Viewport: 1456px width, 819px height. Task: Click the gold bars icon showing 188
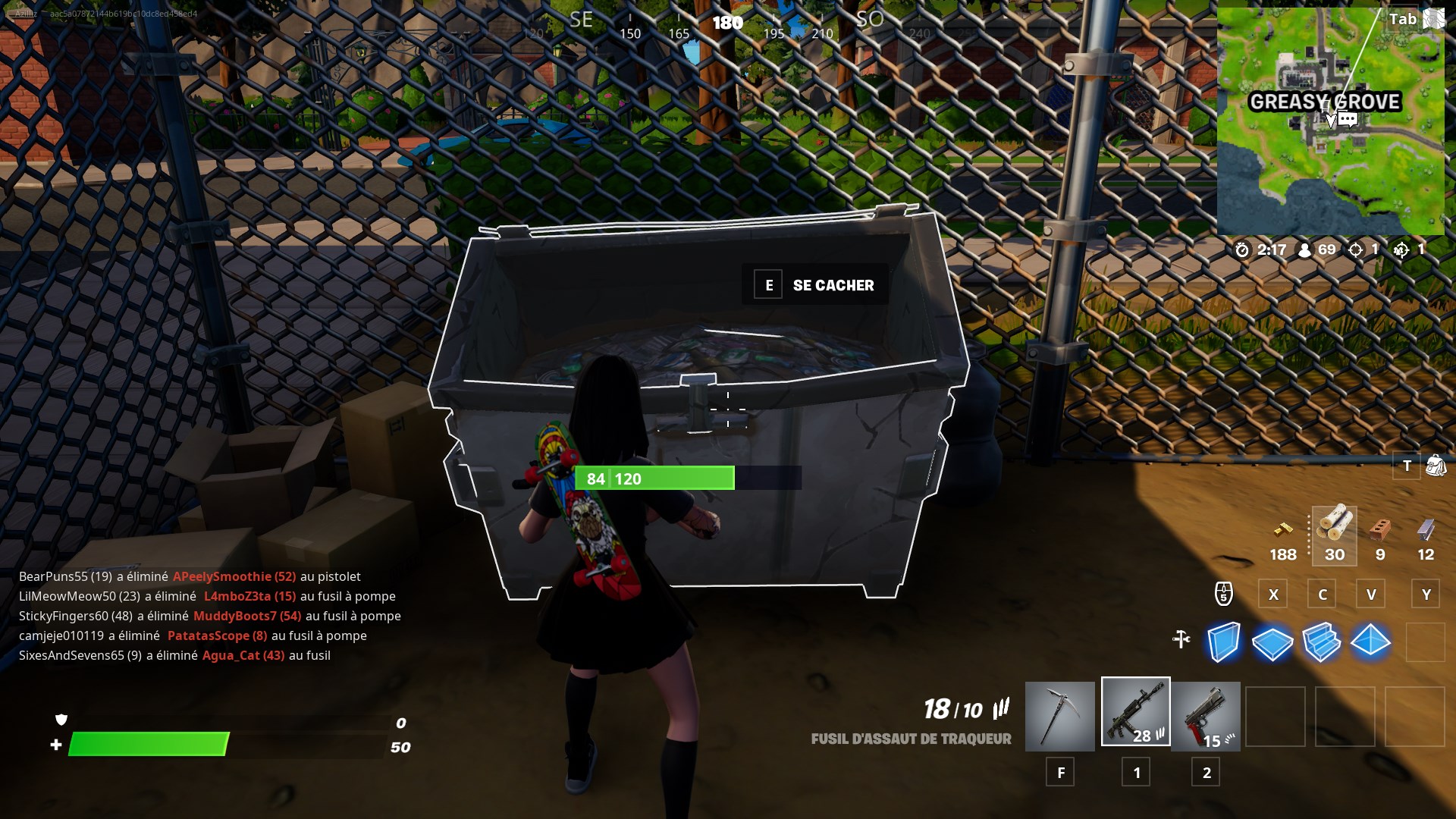coord(1282,531)
